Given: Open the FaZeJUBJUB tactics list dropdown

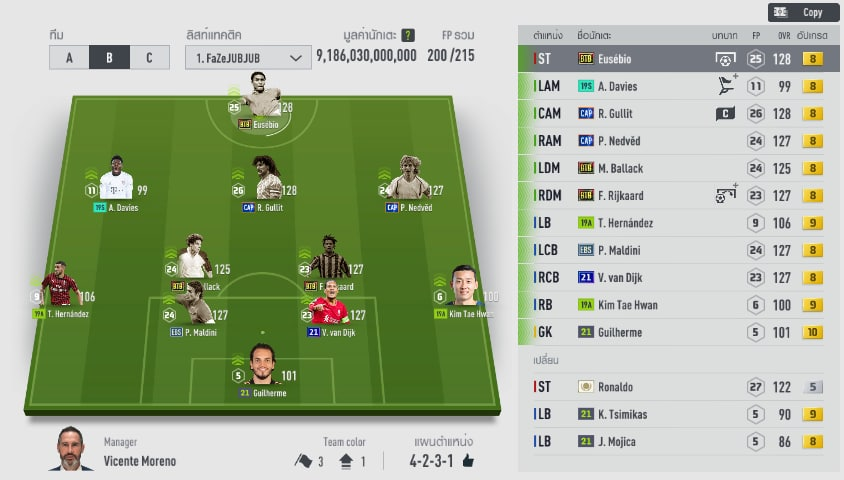Looking at the screenshot, I should 246,58.
